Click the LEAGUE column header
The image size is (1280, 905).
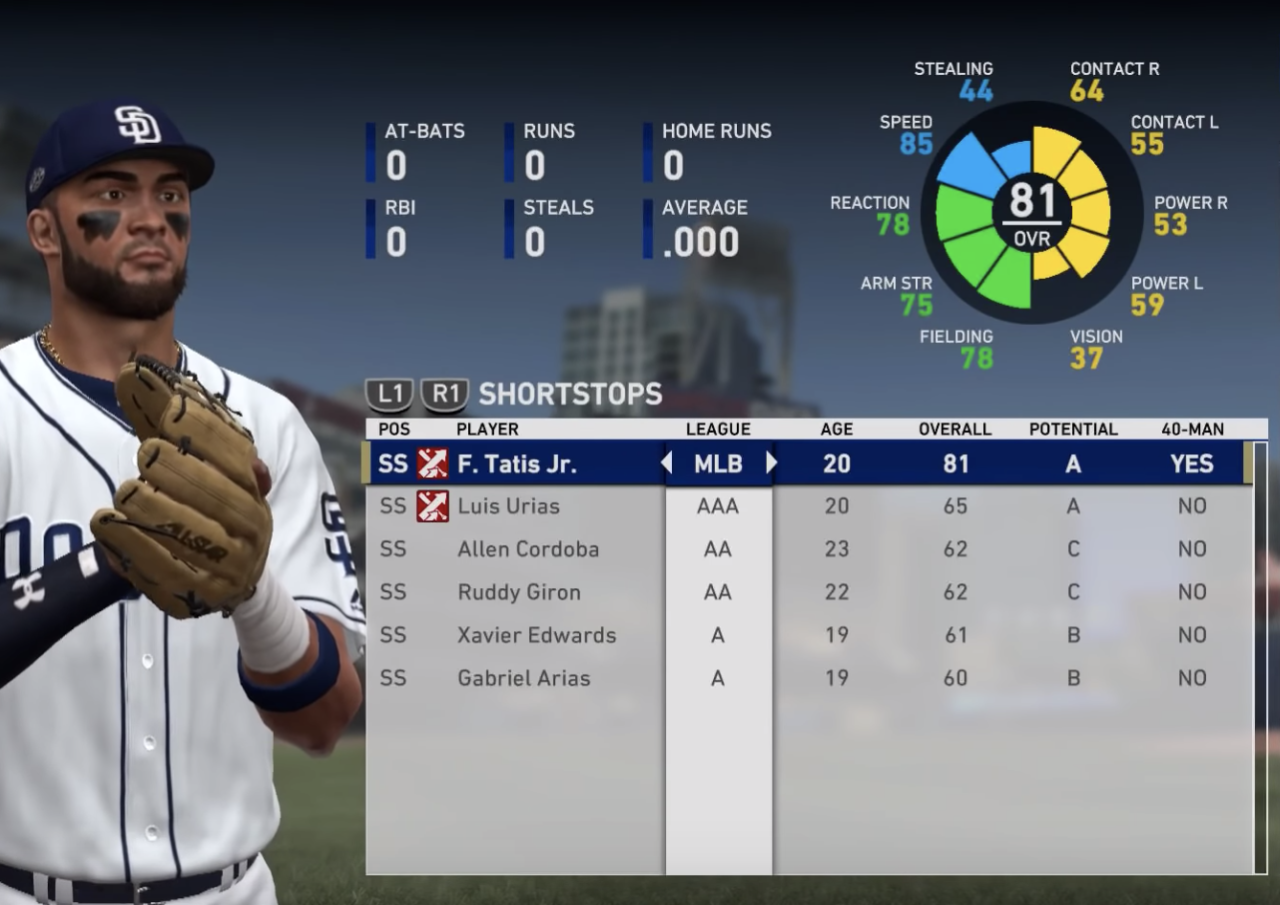[x=718, y=429]
